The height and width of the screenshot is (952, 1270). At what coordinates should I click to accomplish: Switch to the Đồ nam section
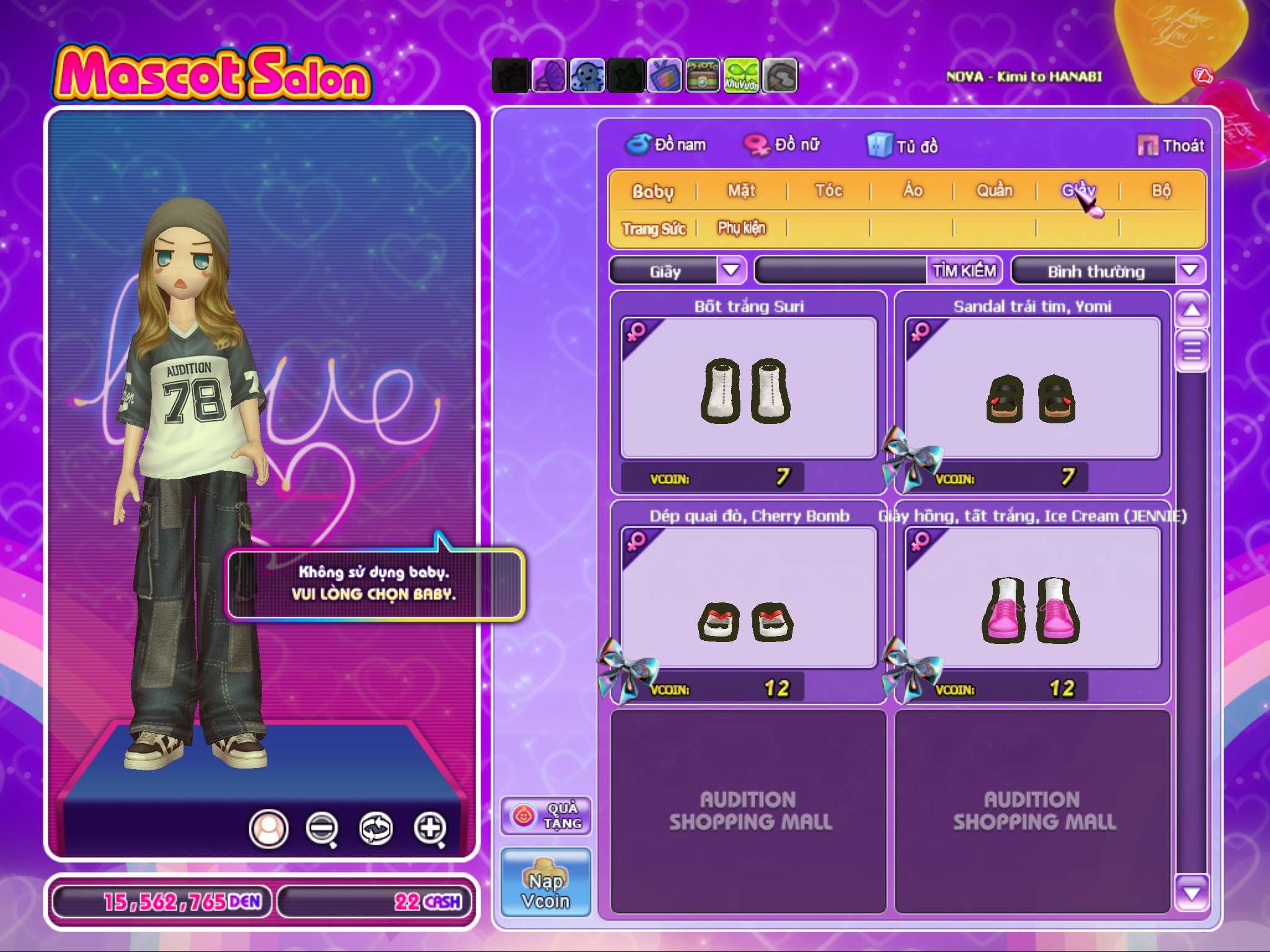[667, 145]
